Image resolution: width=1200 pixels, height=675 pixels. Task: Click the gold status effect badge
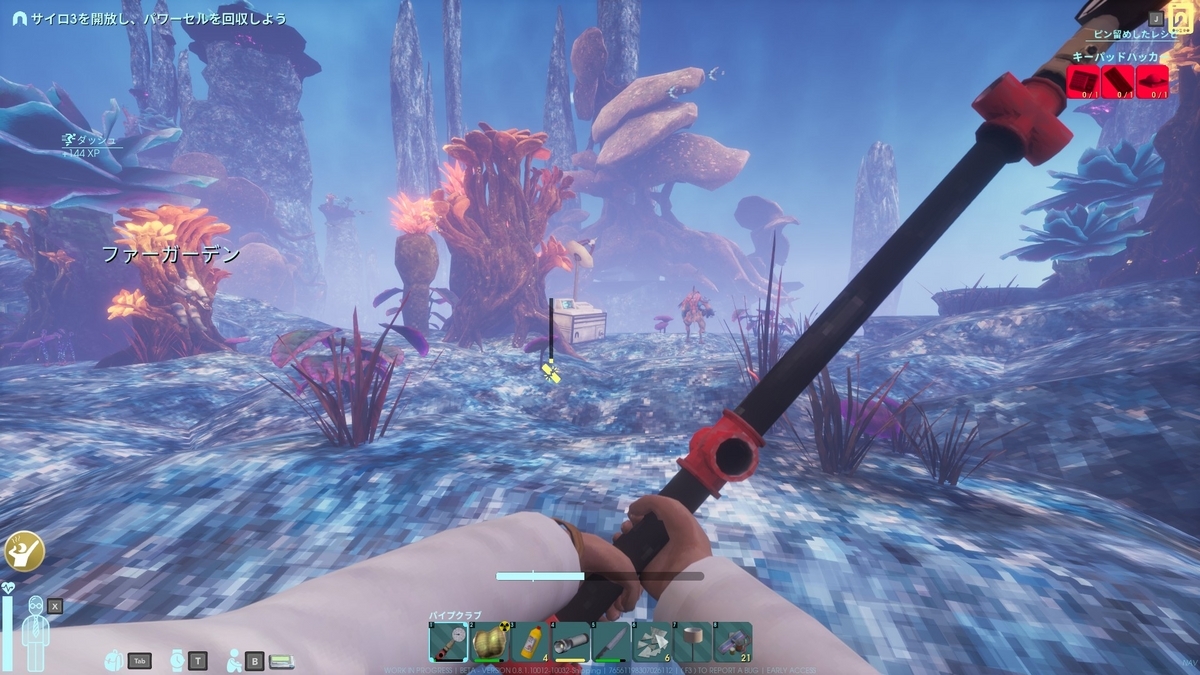(20, 549)
